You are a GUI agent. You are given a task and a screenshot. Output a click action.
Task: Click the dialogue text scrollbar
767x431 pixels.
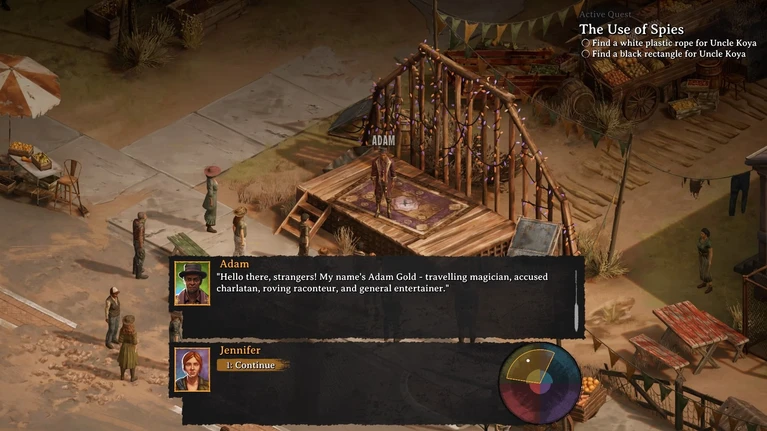tap(575, 297)
